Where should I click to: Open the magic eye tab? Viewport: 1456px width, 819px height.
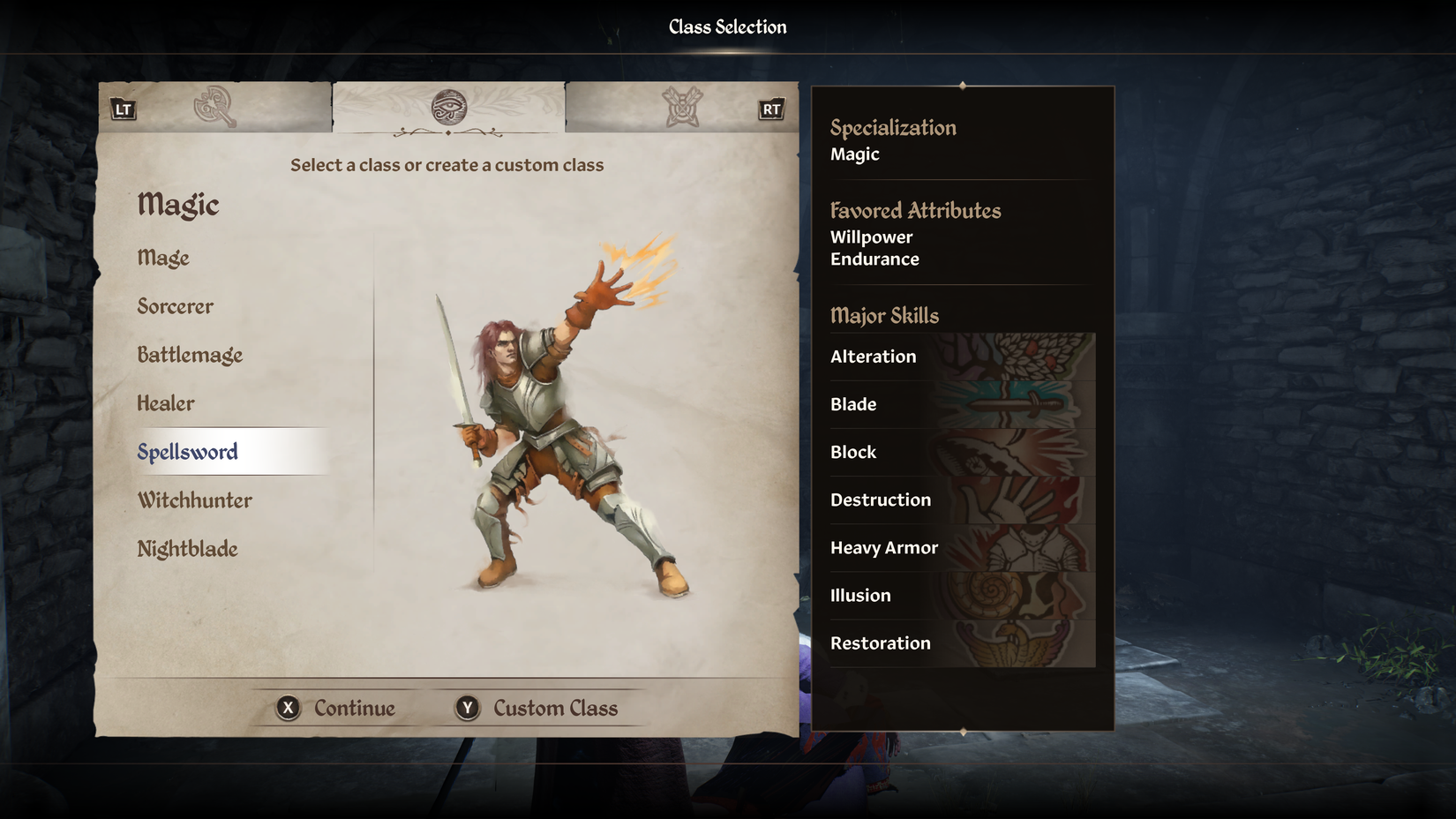pos(448,107)
